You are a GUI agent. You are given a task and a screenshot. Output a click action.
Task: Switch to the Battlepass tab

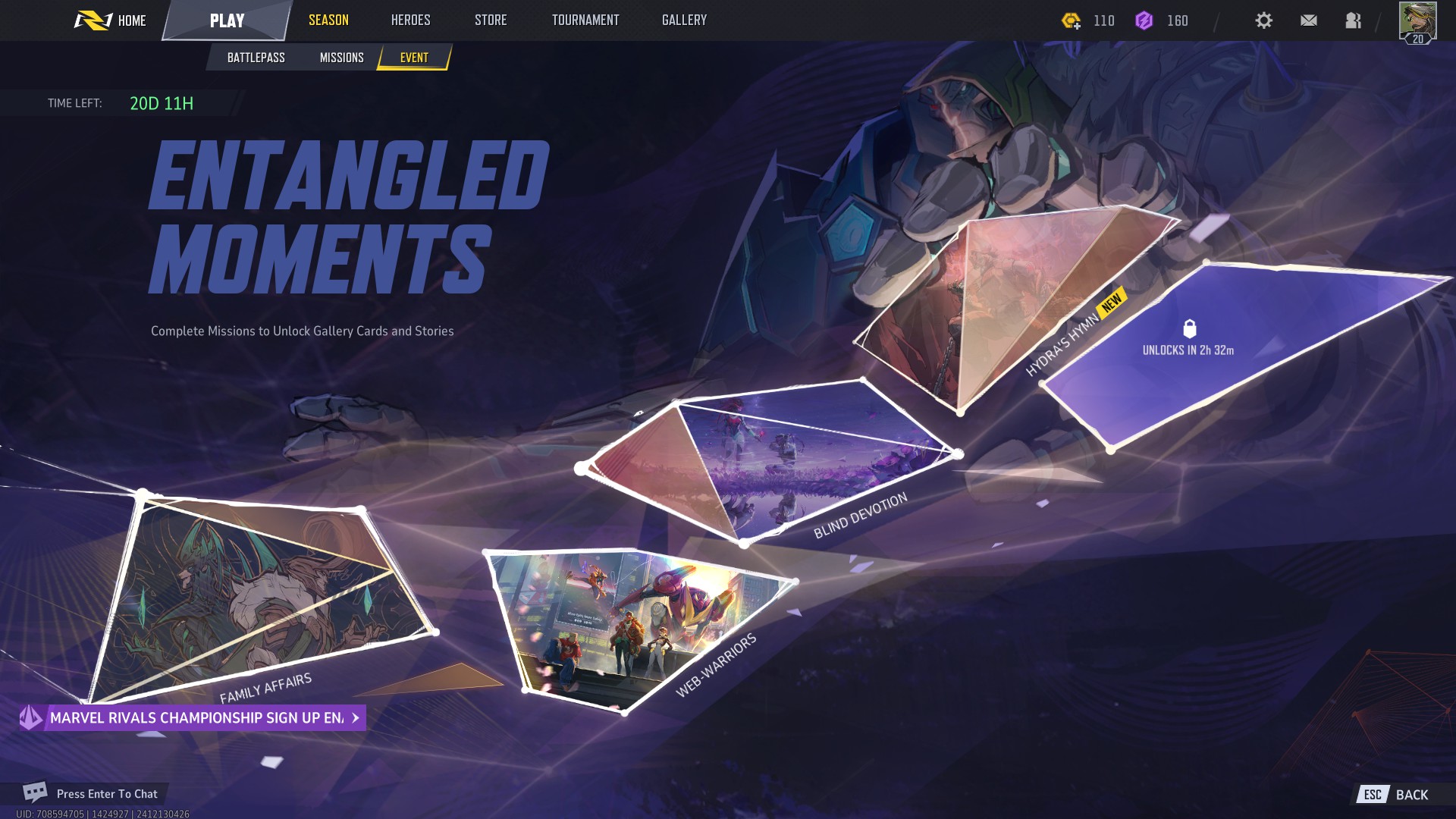point(256,58)
